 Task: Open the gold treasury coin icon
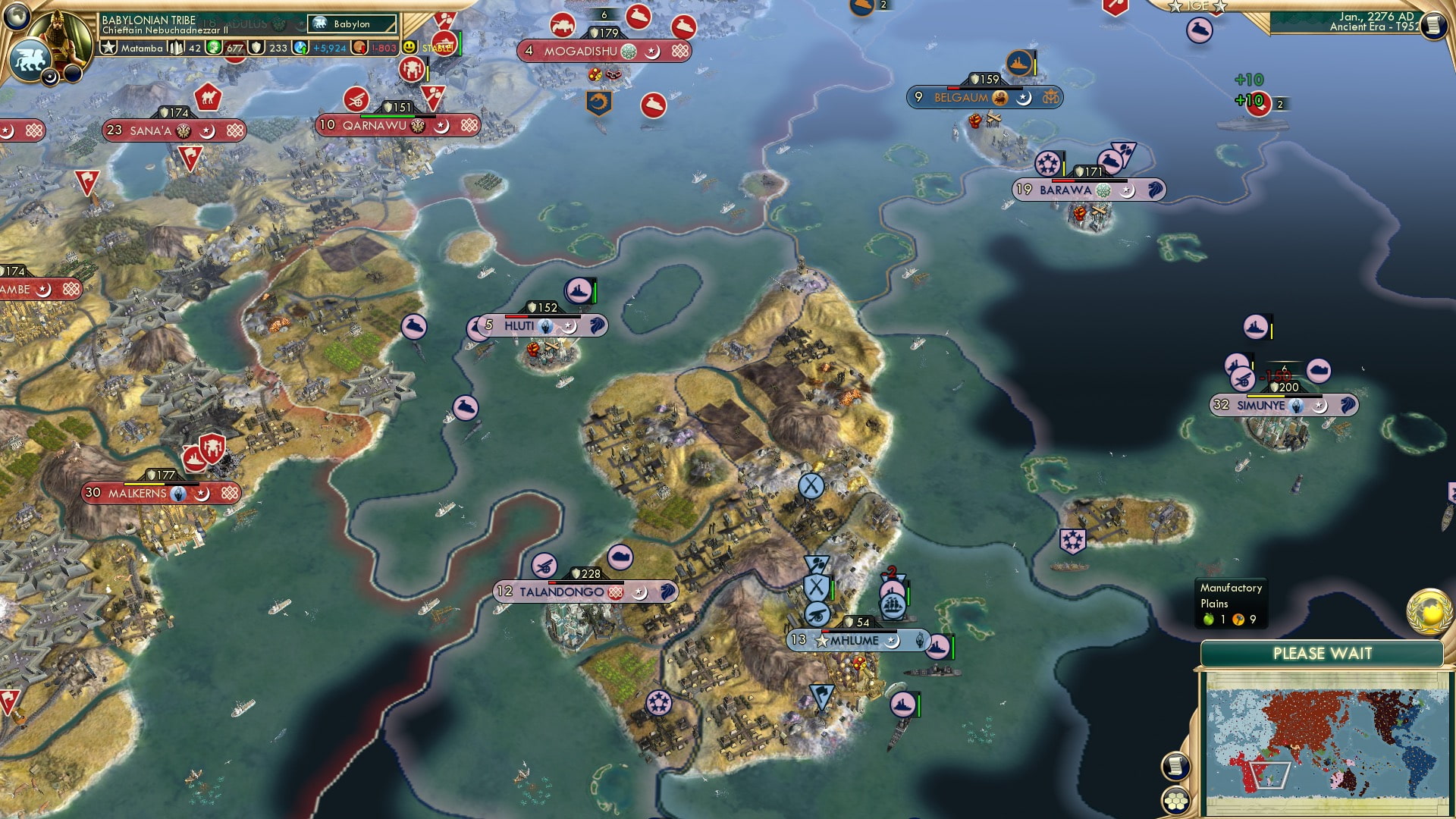click(x=359, y=49)
